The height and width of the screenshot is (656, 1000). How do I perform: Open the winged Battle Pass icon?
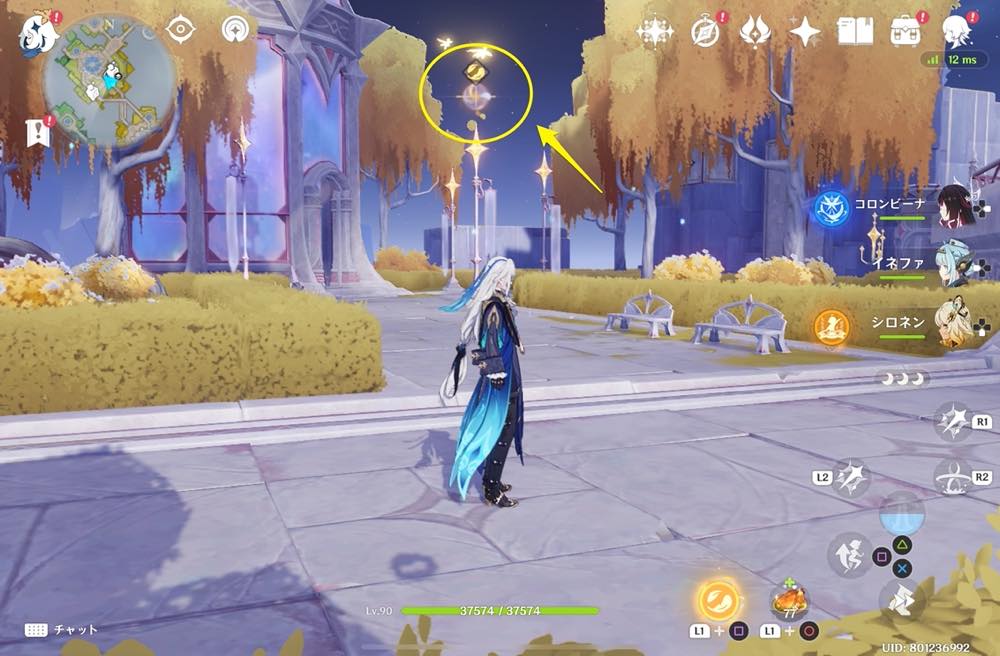[x=755, y=32]
